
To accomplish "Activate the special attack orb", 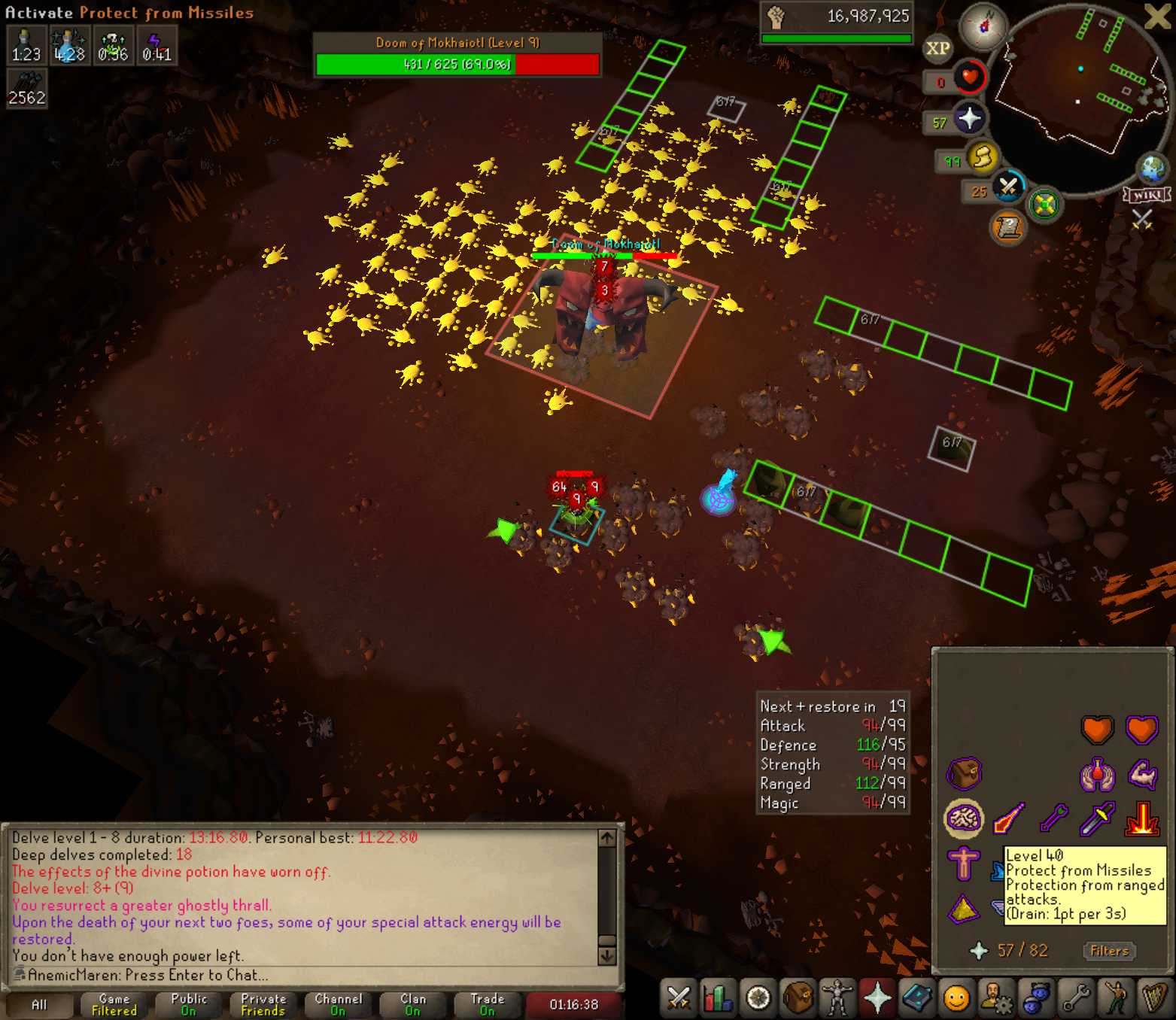I will pos(1008,187).
